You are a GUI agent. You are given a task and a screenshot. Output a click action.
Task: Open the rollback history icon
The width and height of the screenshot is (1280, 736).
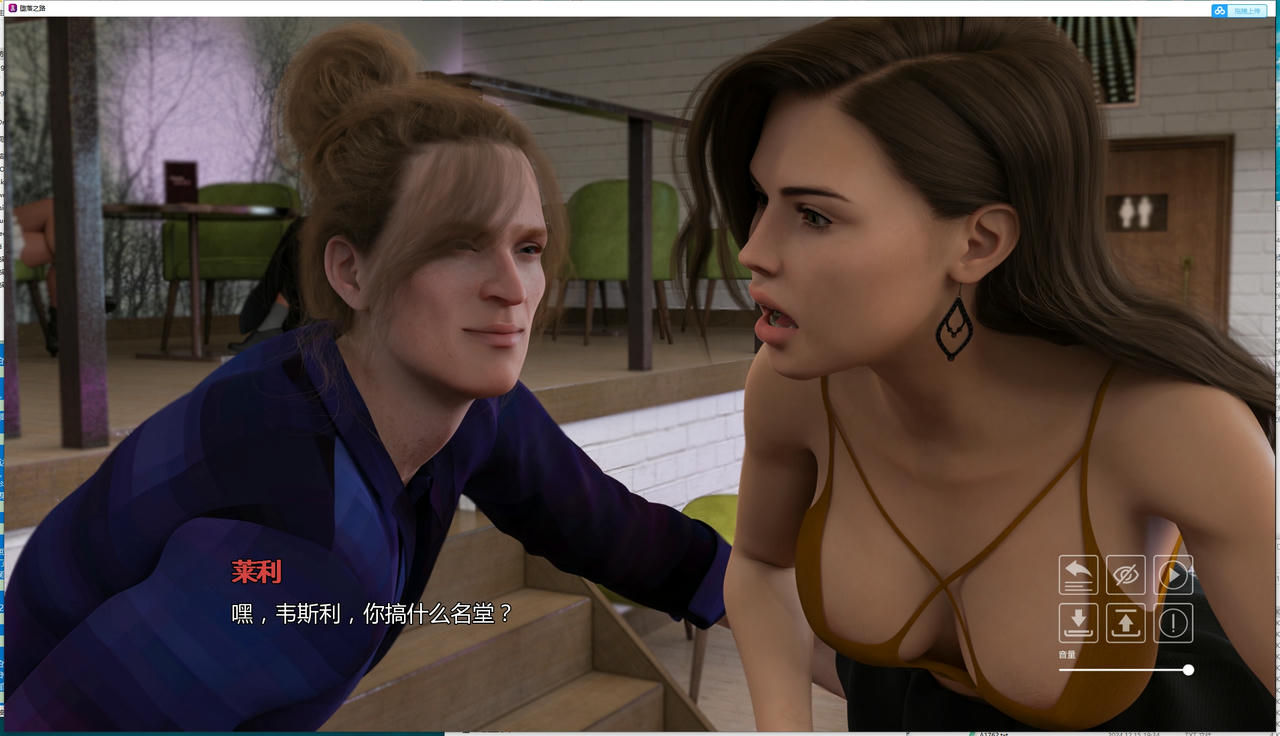pos(1078,575)
